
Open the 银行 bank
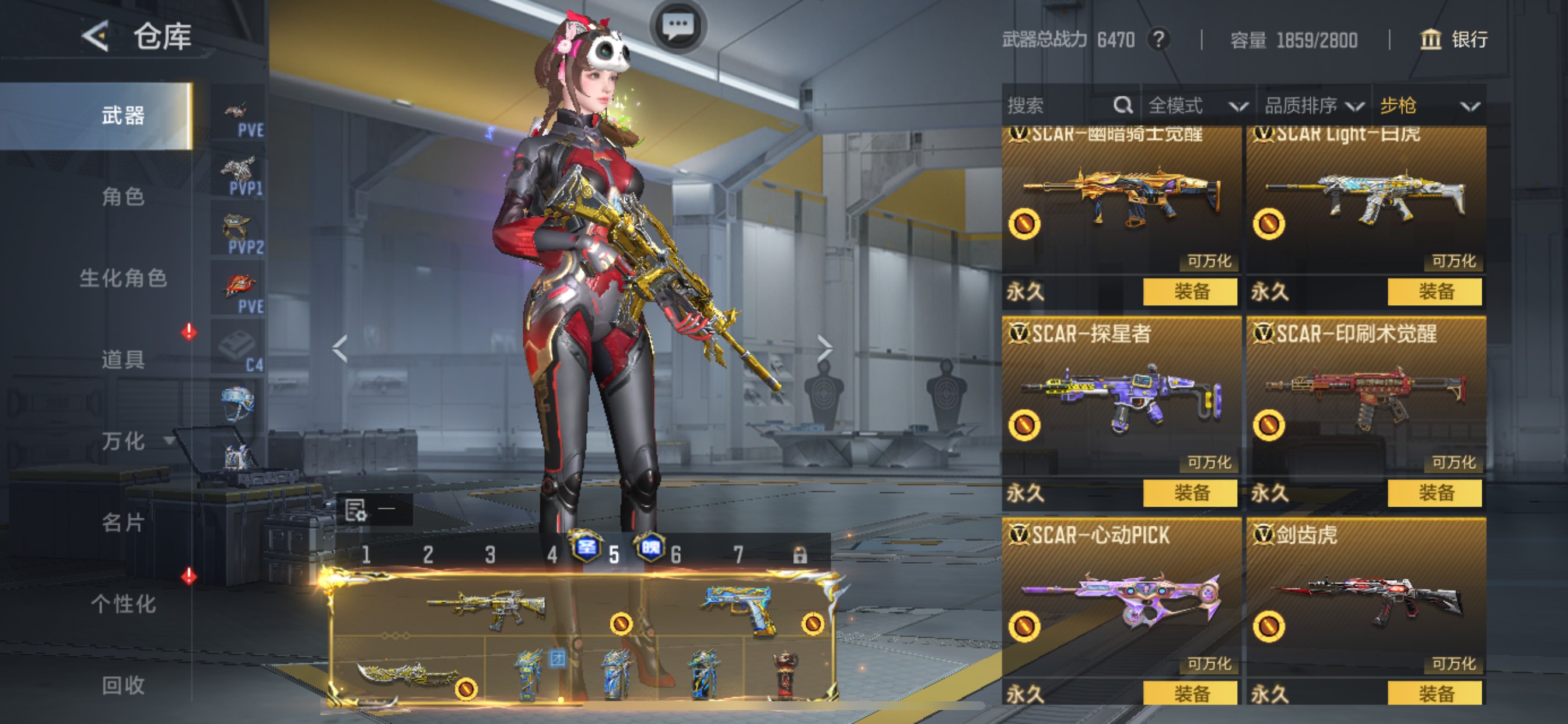pos(1454,40)
